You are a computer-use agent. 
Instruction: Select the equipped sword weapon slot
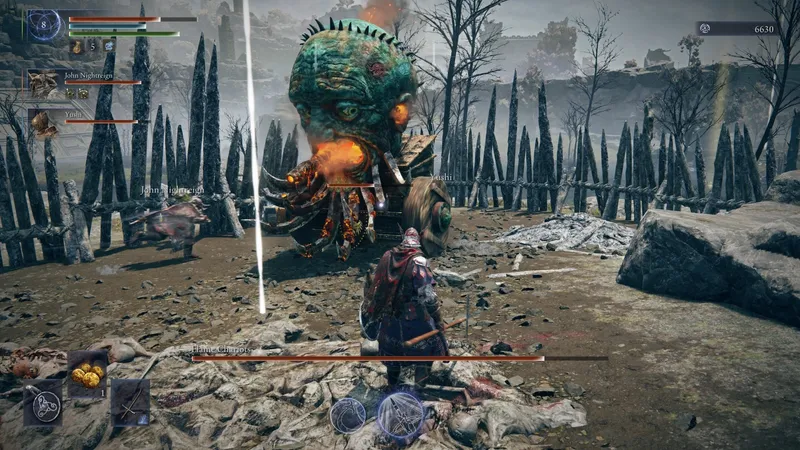(x=130, y=402)
